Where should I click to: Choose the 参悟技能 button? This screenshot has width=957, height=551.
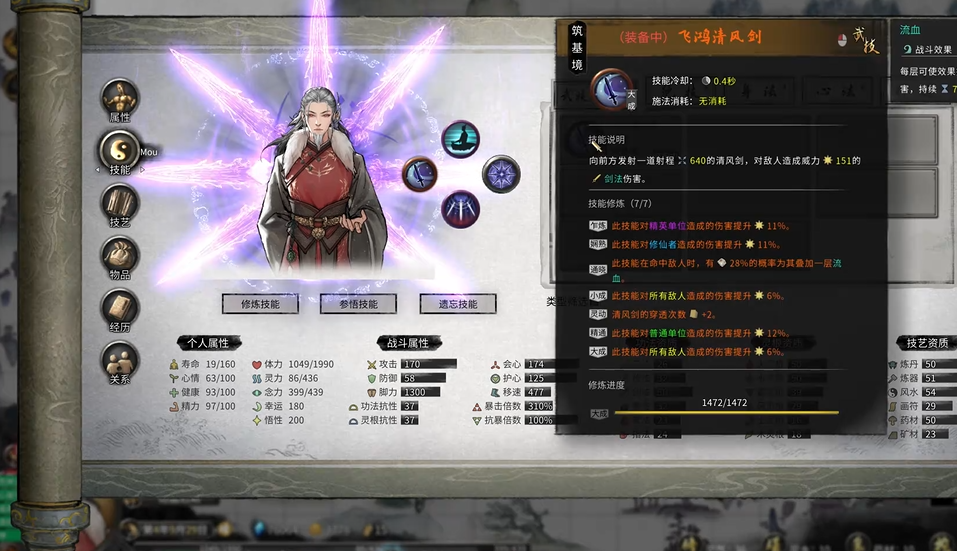click(358, 304)
